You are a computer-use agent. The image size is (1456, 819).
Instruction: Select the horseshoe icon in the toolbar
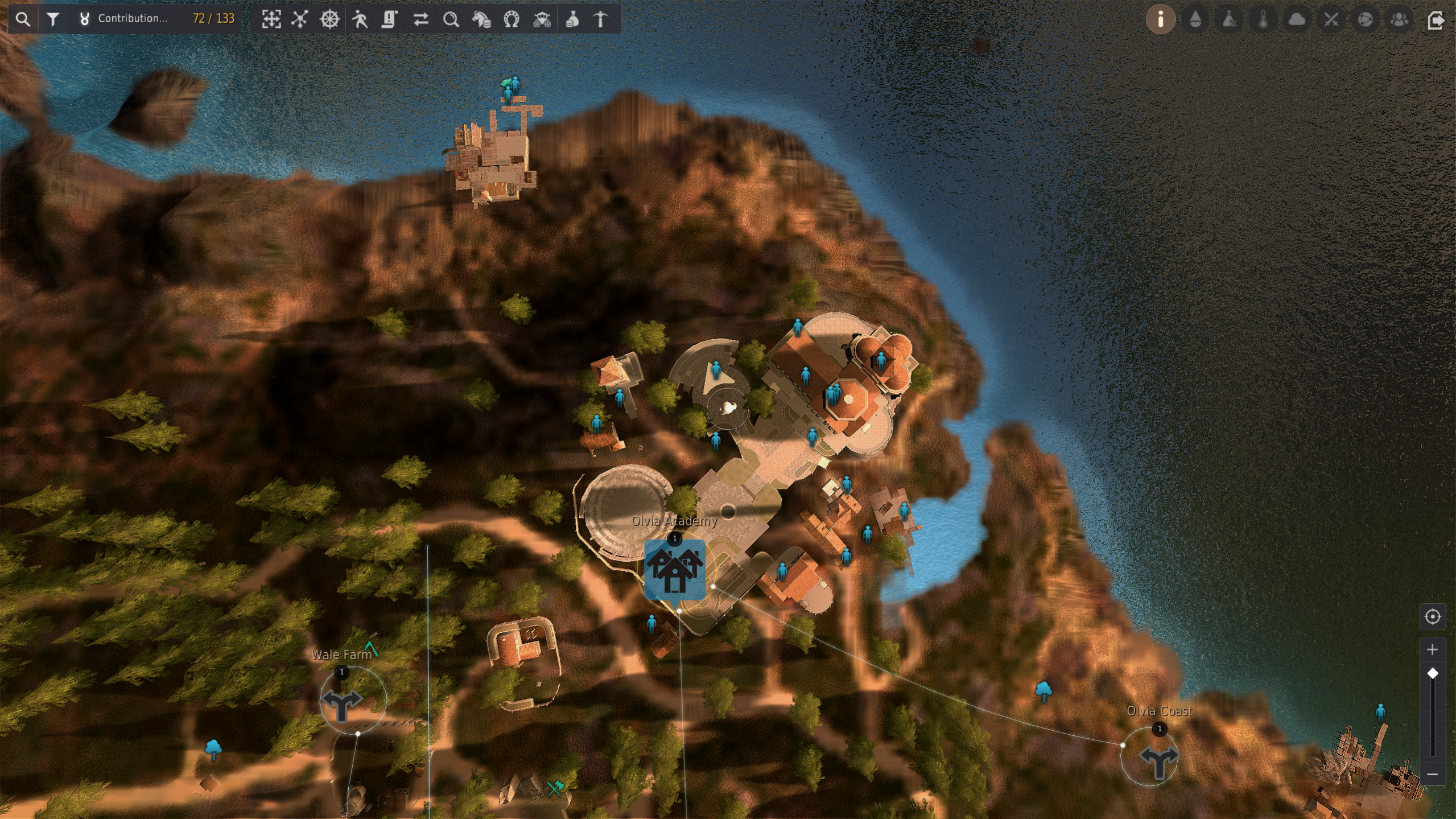click(x=512, y=19)
